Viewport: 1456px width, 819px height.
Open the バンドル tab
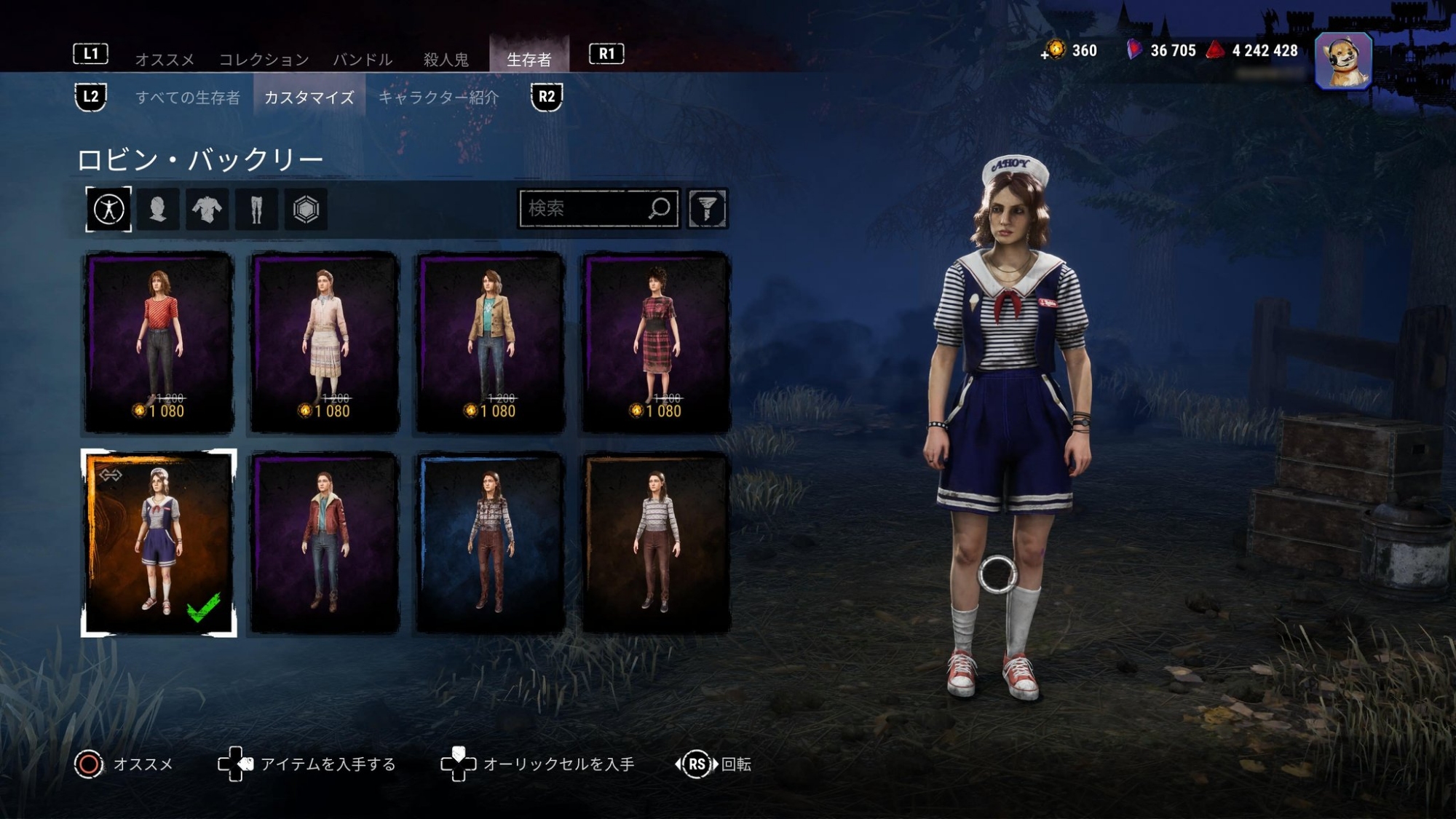click(363, 59)
